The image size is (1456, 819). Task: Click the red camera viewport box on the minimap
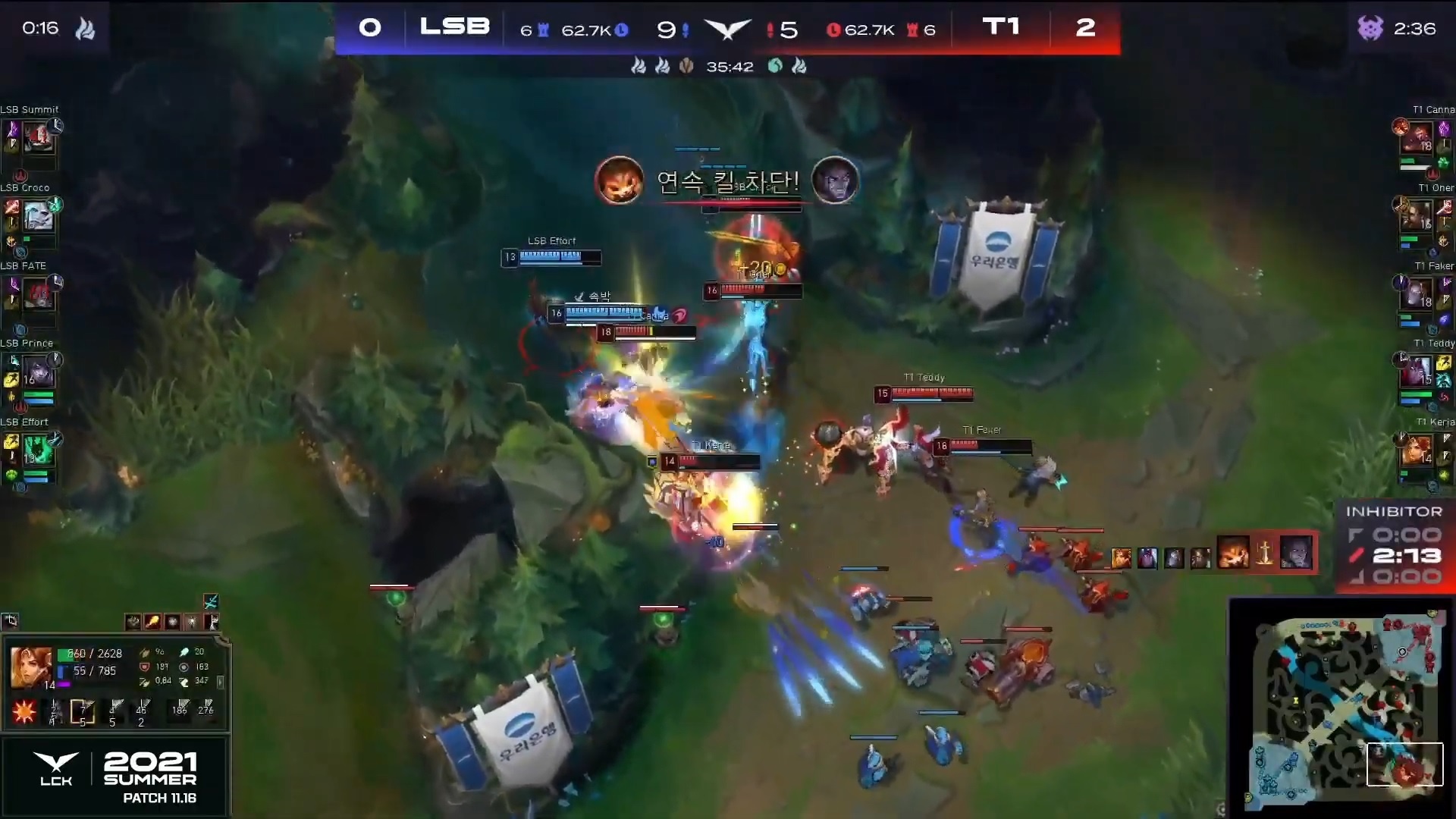[1405, 765]
